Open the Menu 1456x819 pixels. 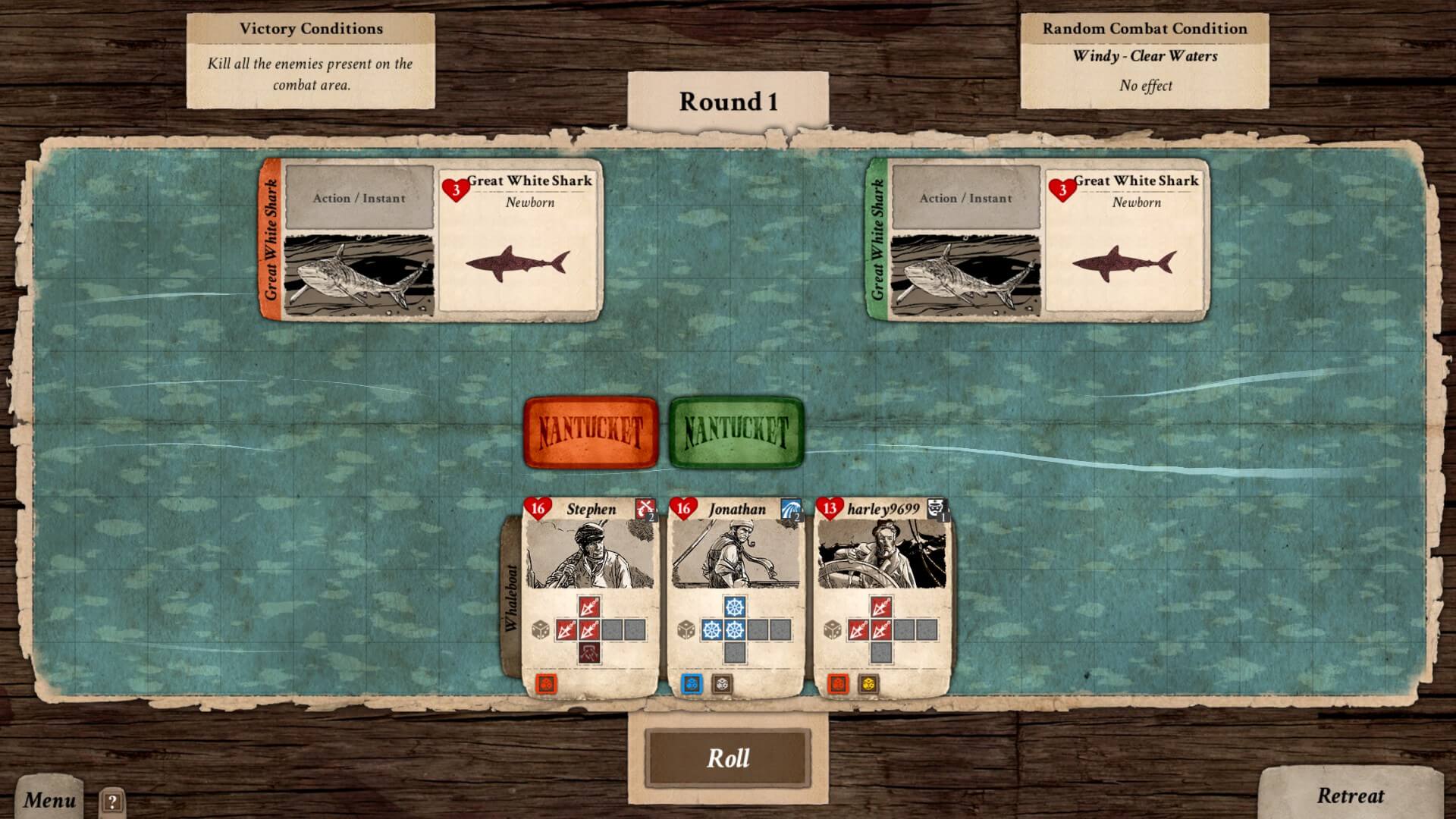pyautogui.click(x=49, y=799)
